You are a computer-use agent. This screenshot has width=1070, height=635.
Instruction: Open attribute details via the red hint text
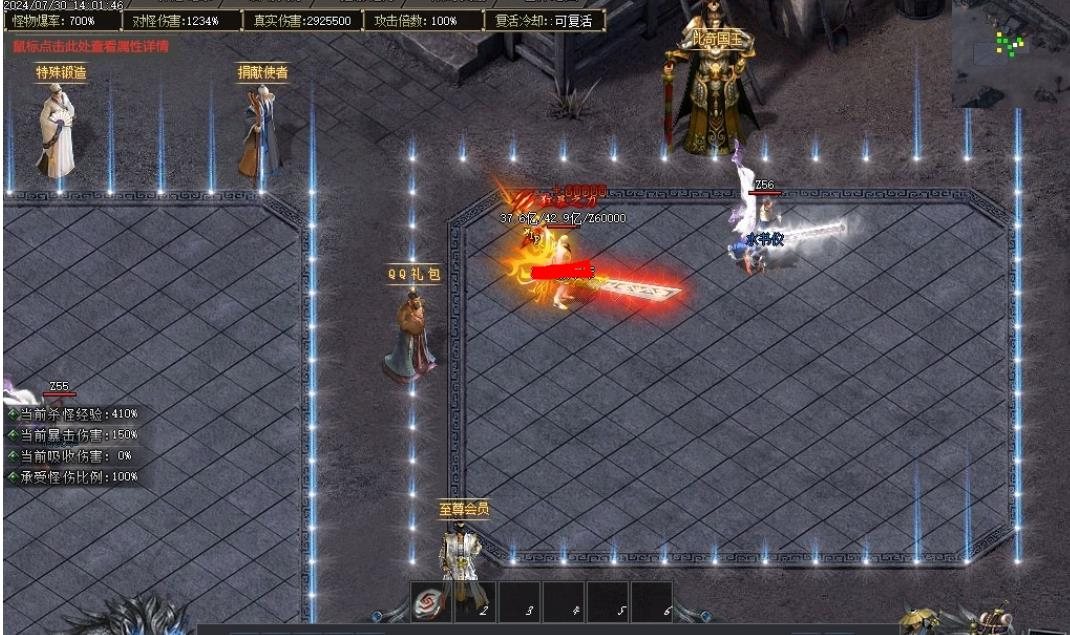(90, 46)
